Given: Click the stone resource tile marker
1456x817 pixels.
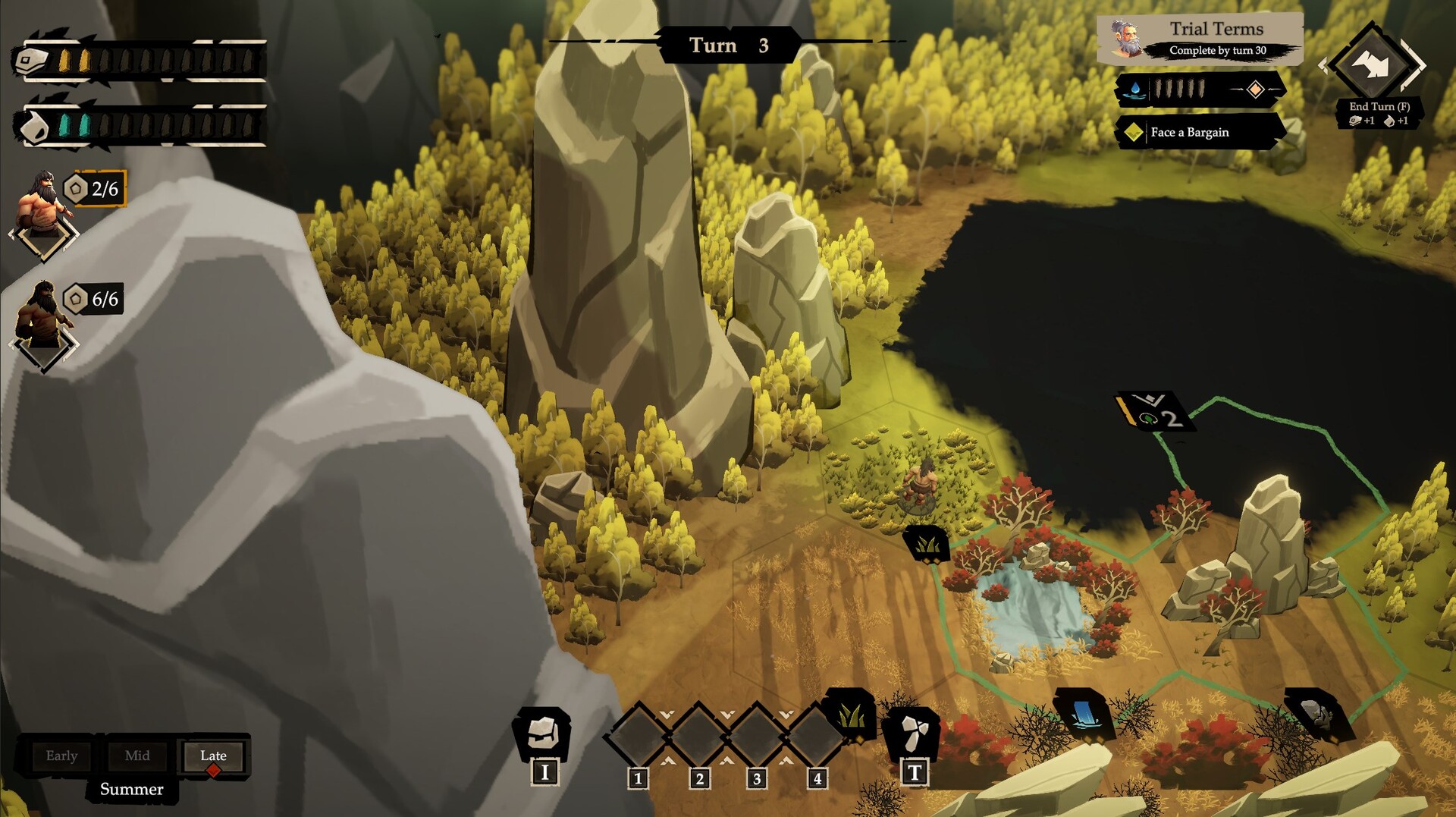Looking at the screenshot, I should (1316, 713).
